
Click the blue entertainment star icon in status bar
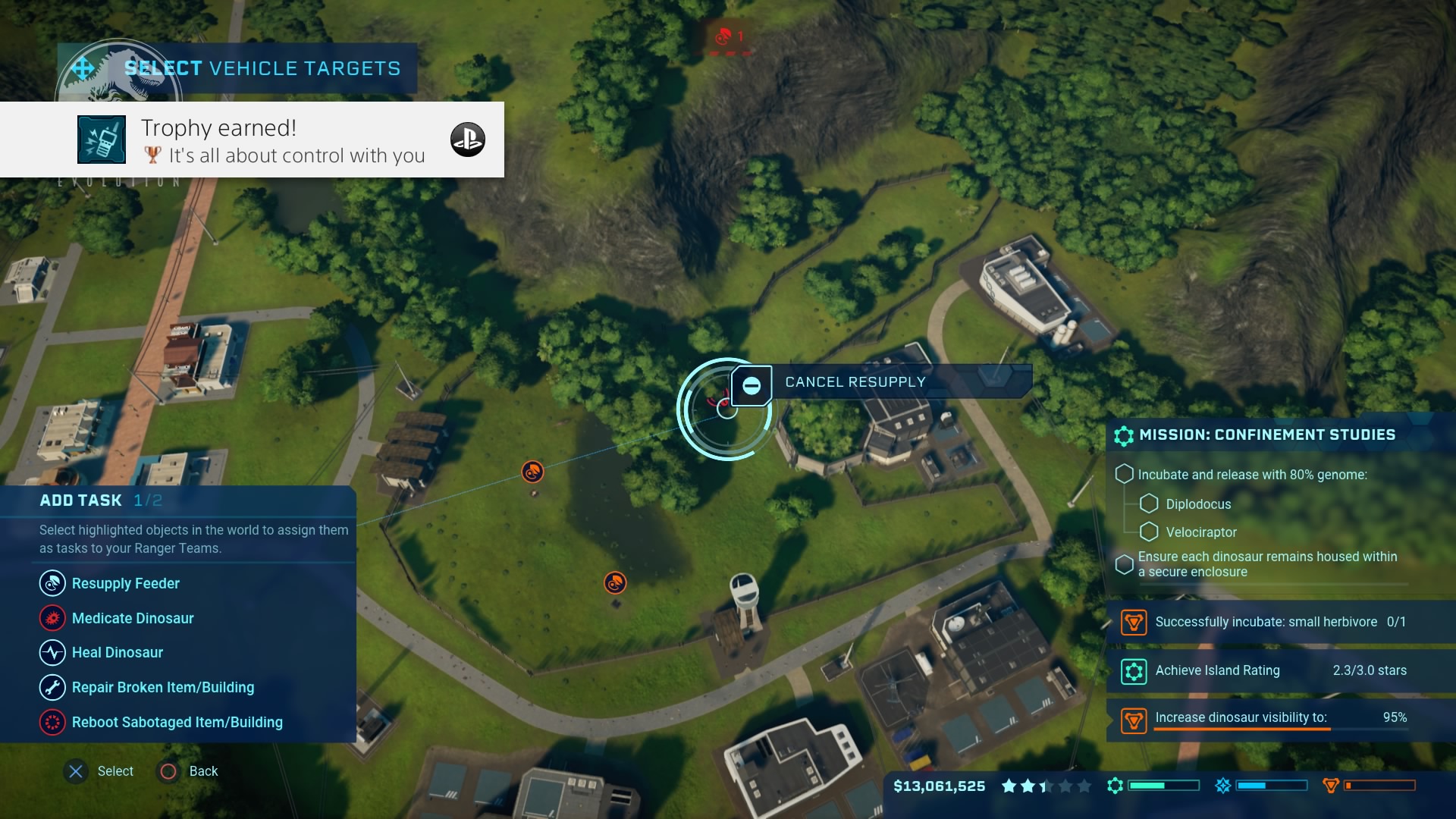(x=1224, y=786)
